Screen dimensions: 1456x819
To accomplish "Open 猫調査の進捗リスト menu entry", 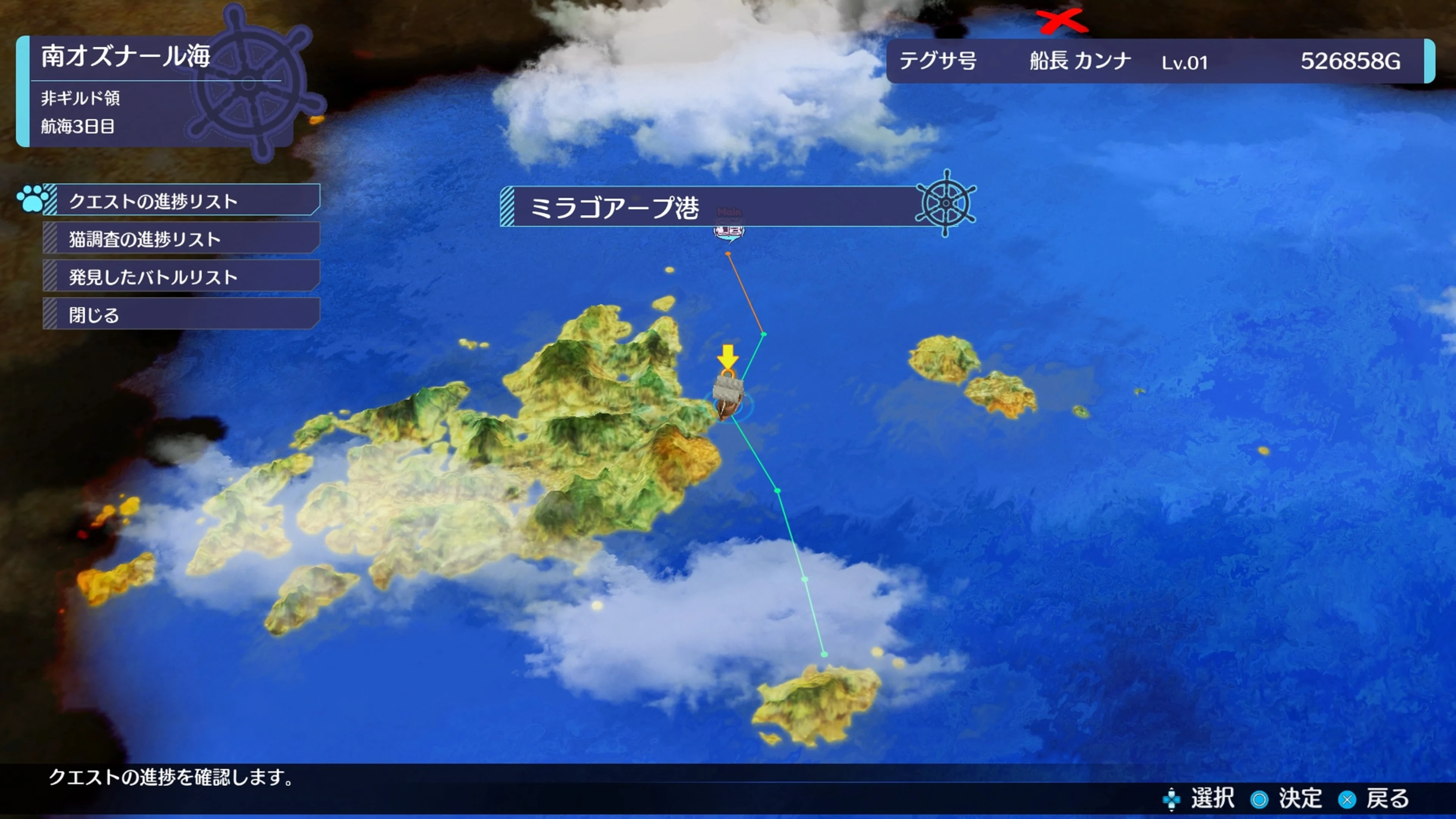I will 144,238.
